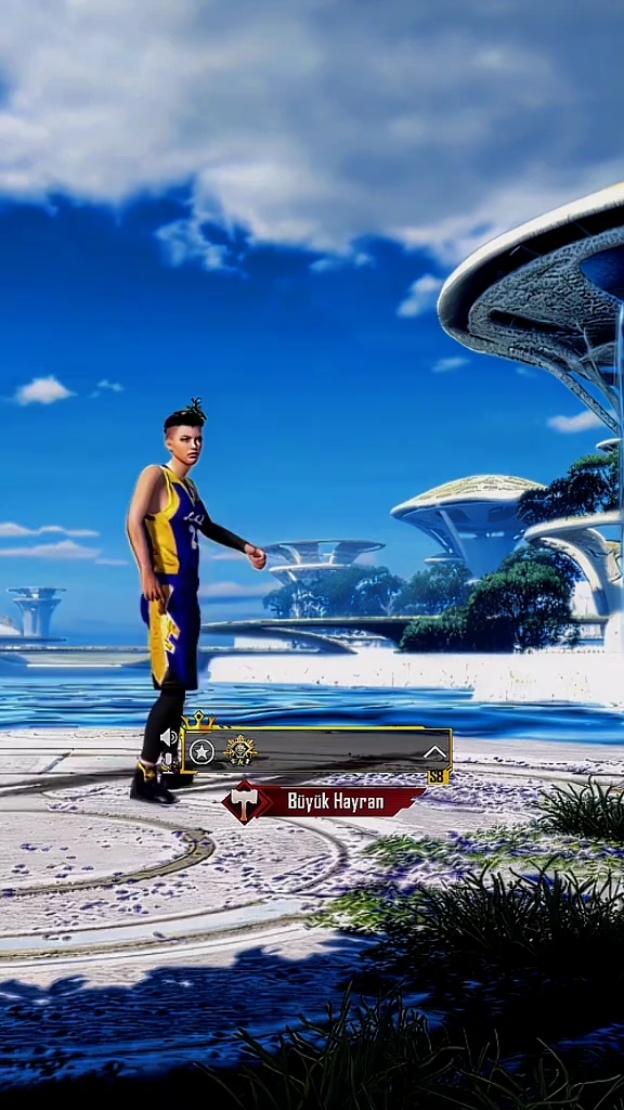Toggle the speaker voice icon
Screen dimensions: 624x1110
[168, 738]
